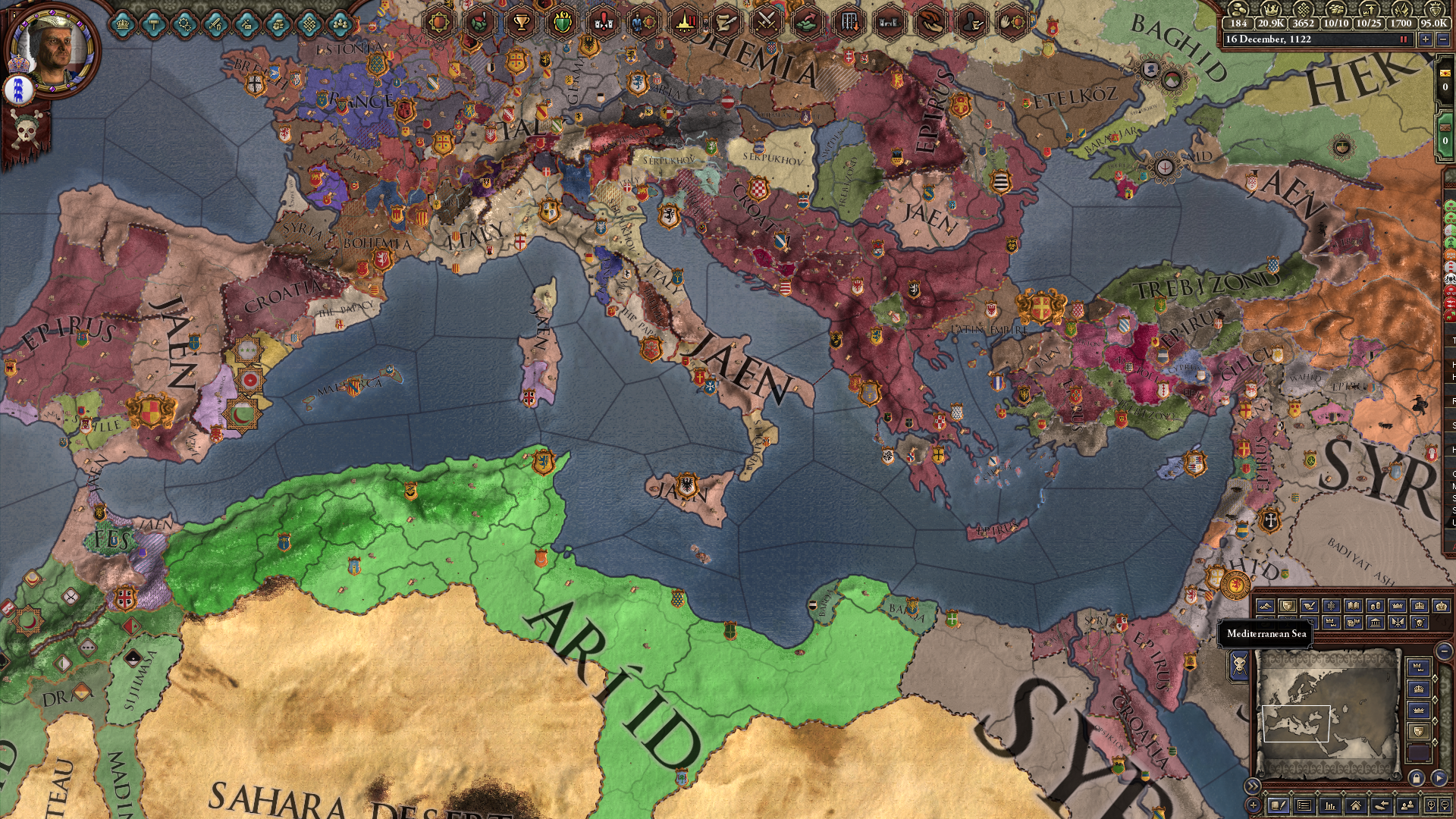This screenshot has height=819, width=1456.
Task: Open the ledger chart from bottom toolbar
Action: point(1330,806)
